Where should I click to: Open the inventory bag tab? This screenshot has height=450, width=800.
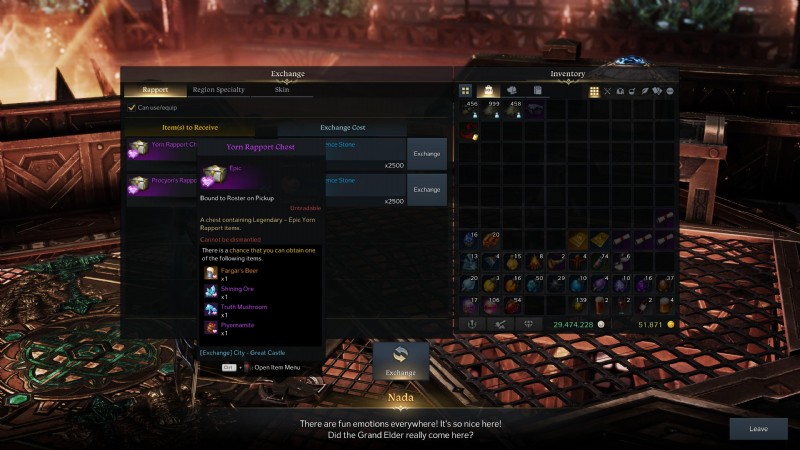[x=489, y=91]
